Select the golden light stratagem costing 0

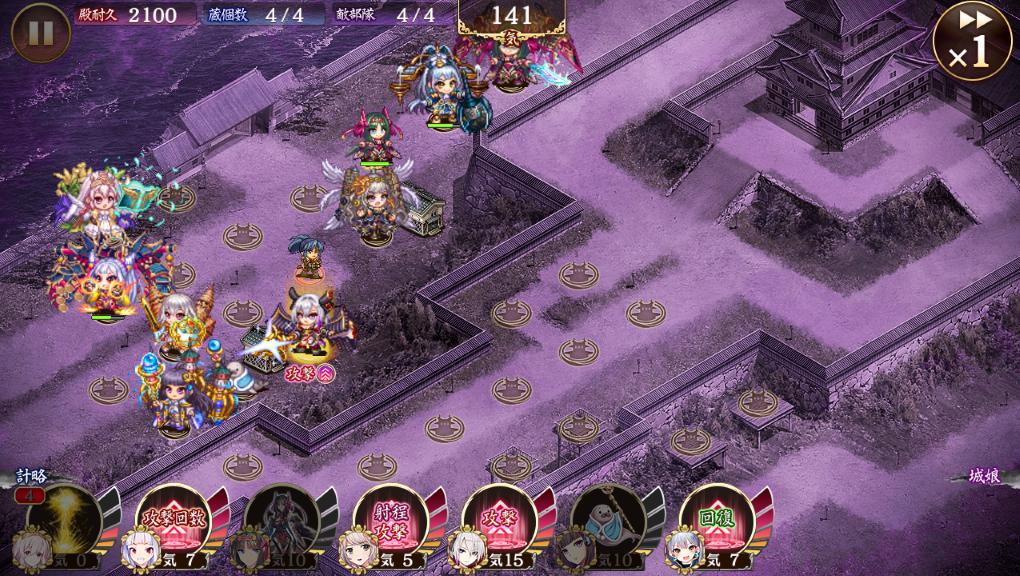point(63,520)
